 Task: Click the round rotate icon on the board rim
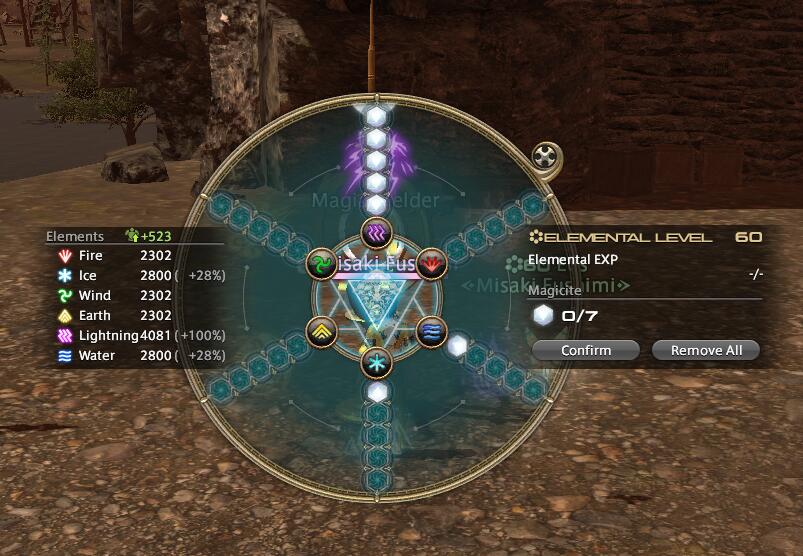click(544, 157)
